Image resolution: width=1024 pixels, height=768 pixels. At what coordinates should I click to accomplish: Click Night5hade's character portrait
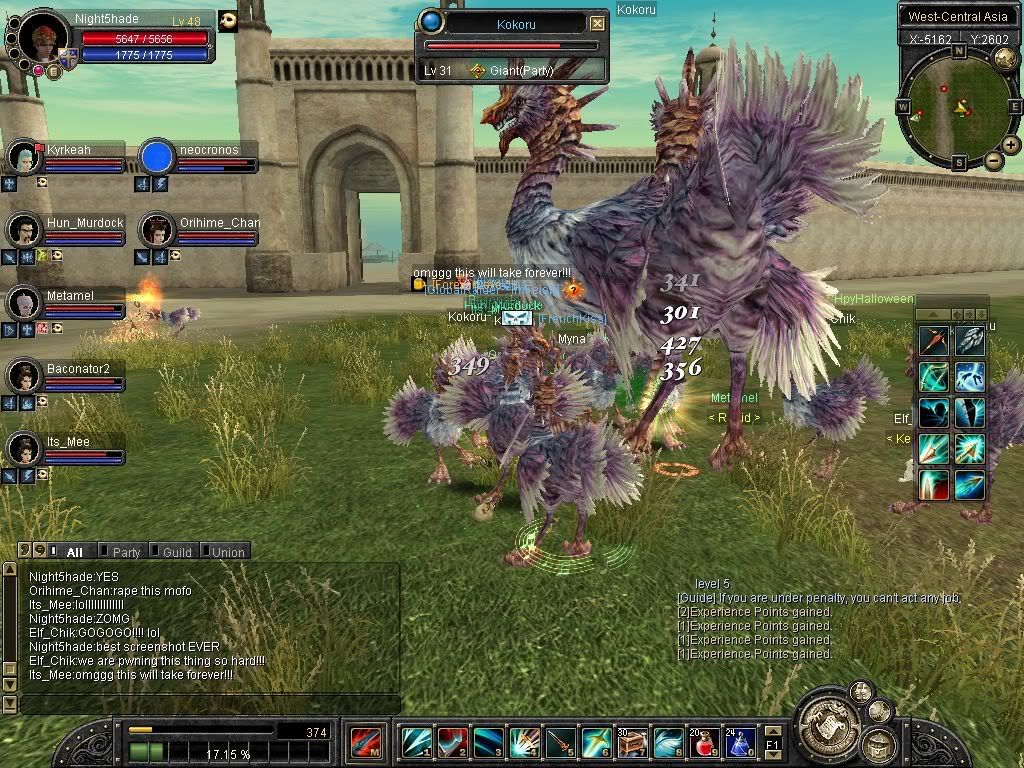click(44, 39)
